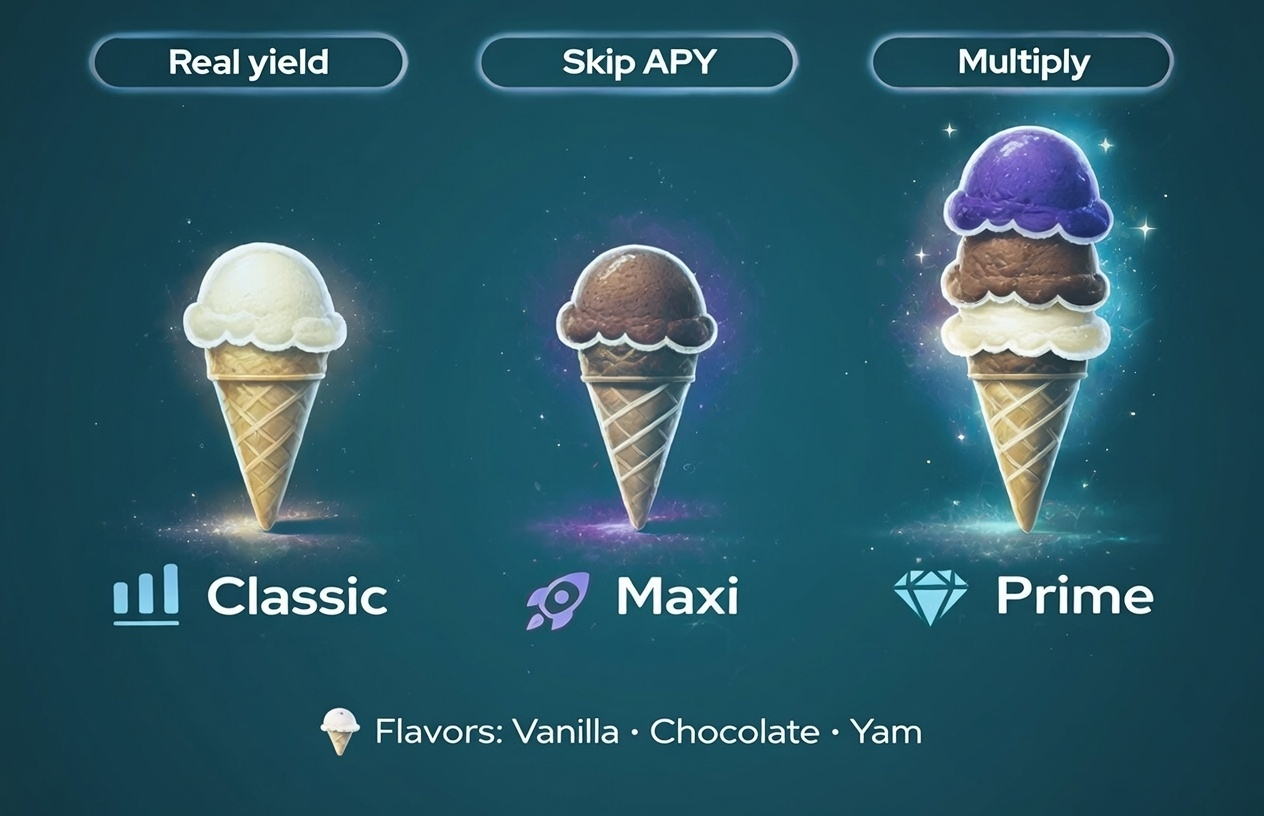Select the Skip APY pill button

click(638, 63)
